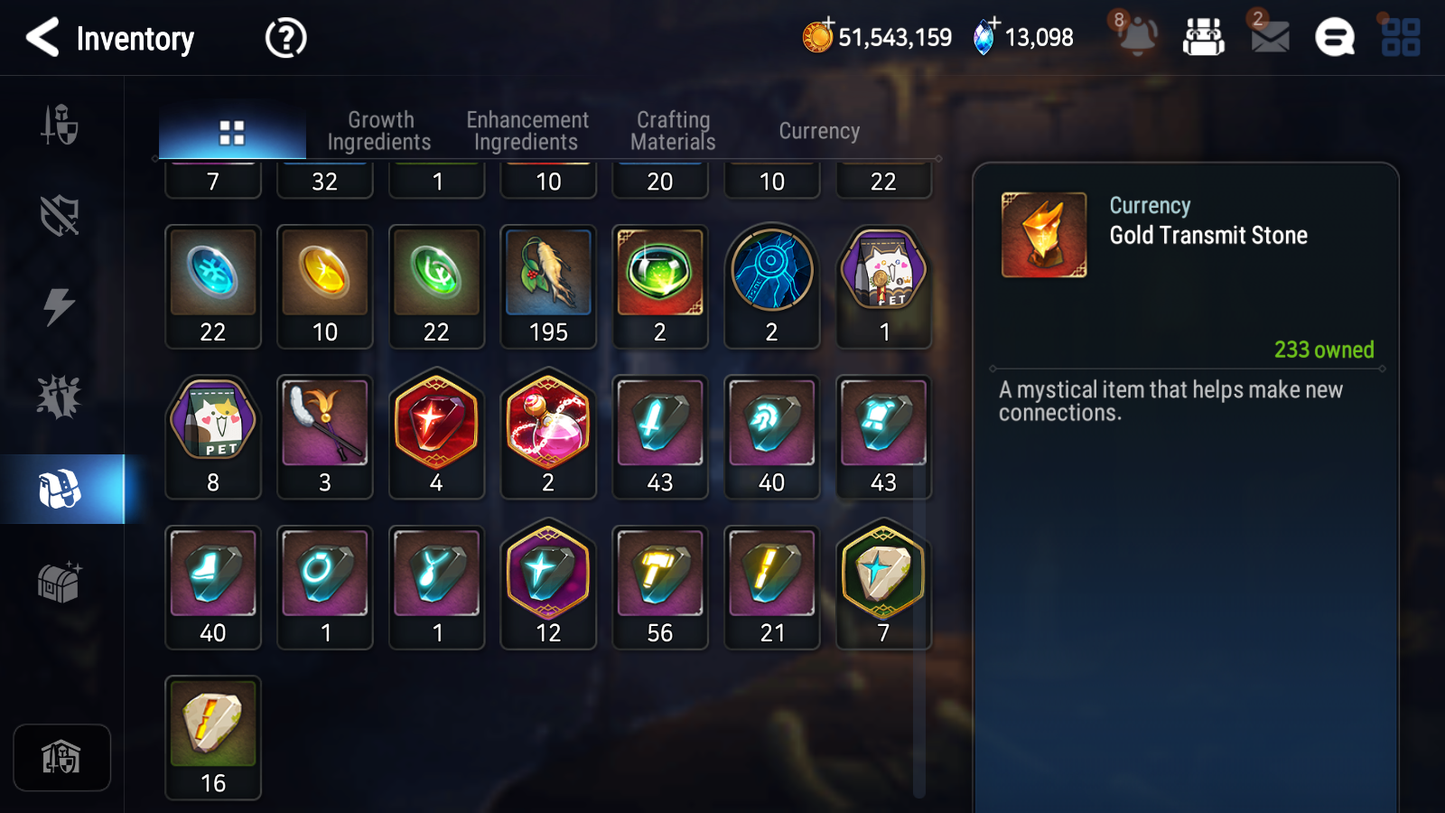Choose the pink love potion item

click(548, 436)
